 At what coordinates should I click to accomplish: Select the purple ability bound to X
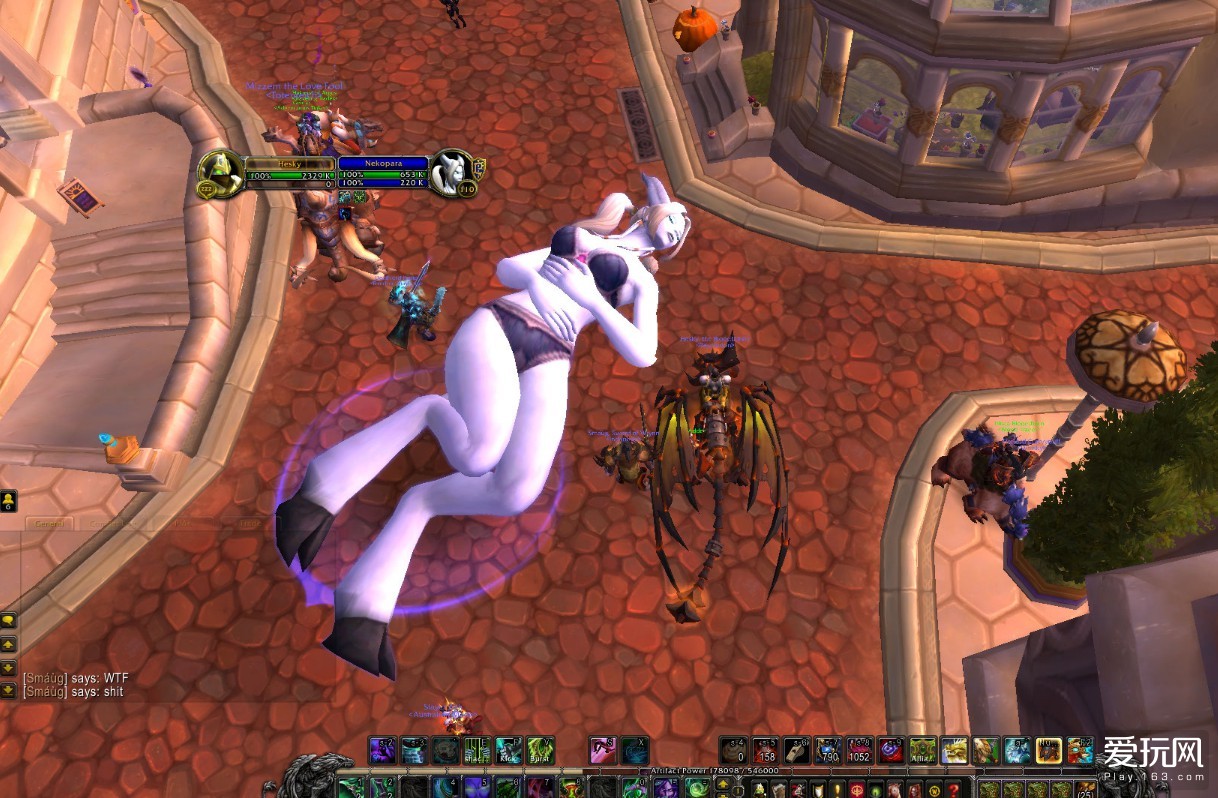pos(635,751)
